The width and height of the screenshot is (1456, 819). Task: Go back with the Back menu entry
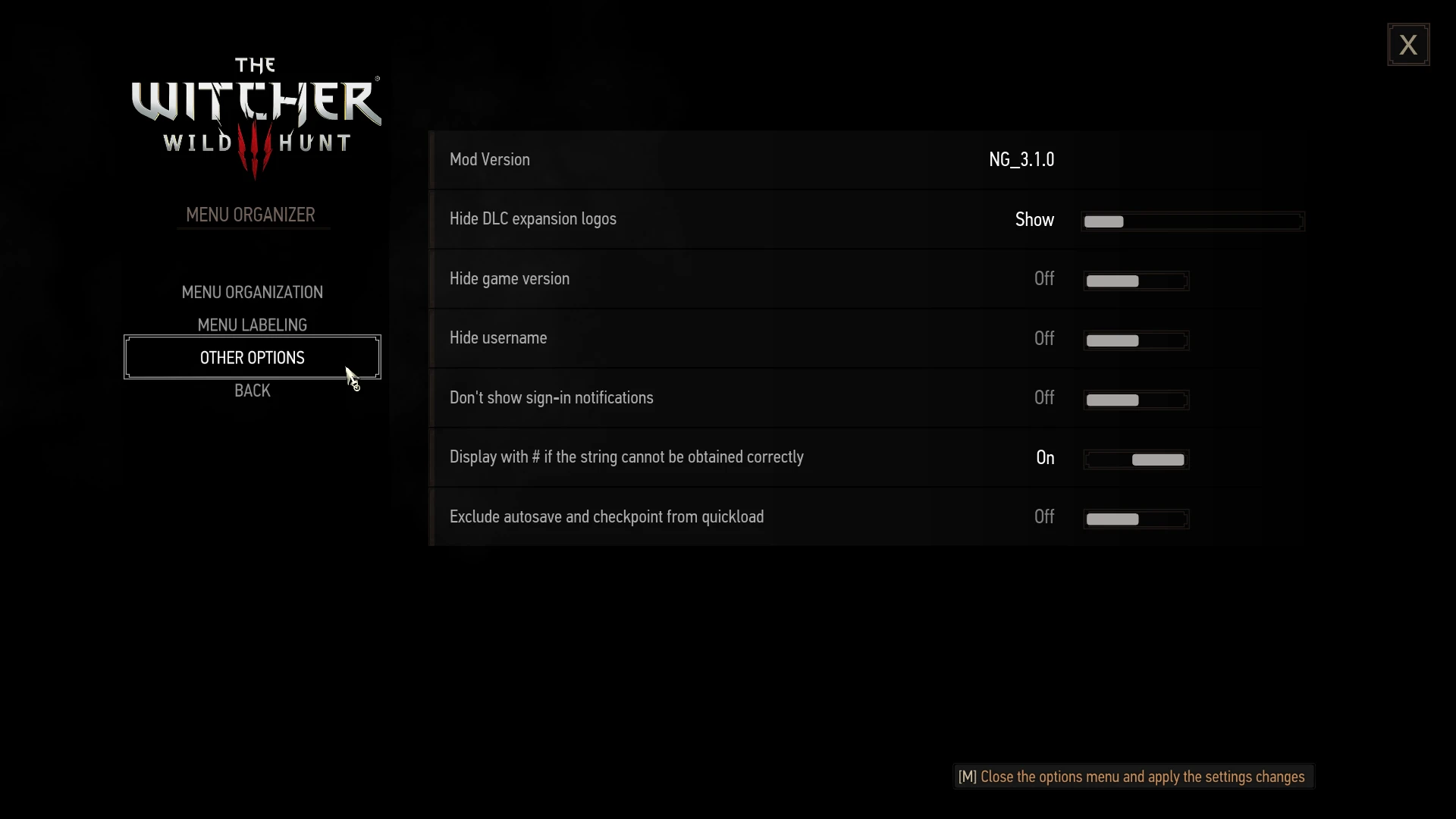coord(252,391)
